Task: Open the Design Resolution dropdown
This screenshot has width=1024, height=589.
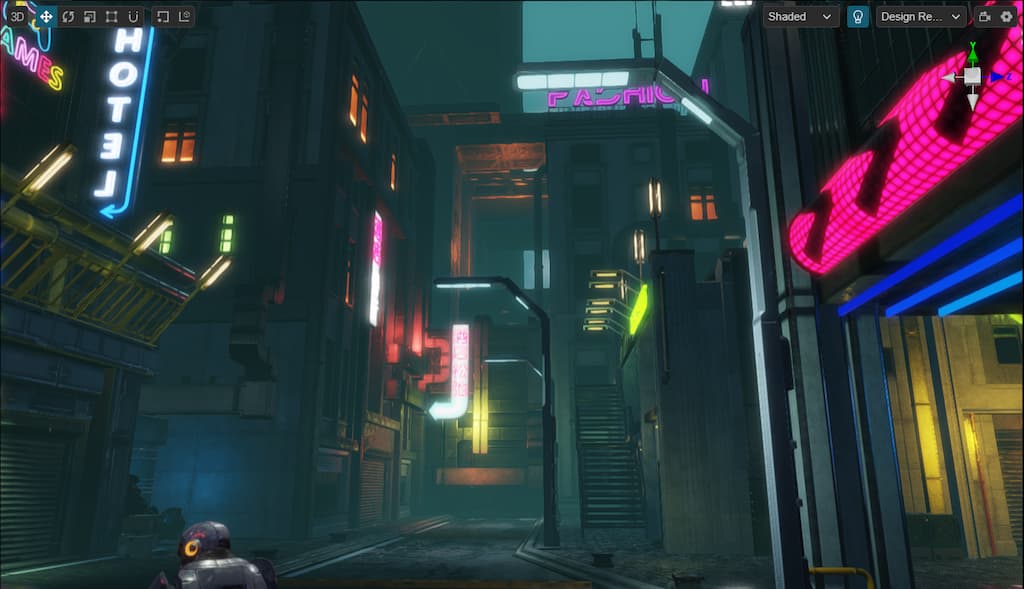Action: (x=921, y=16)
